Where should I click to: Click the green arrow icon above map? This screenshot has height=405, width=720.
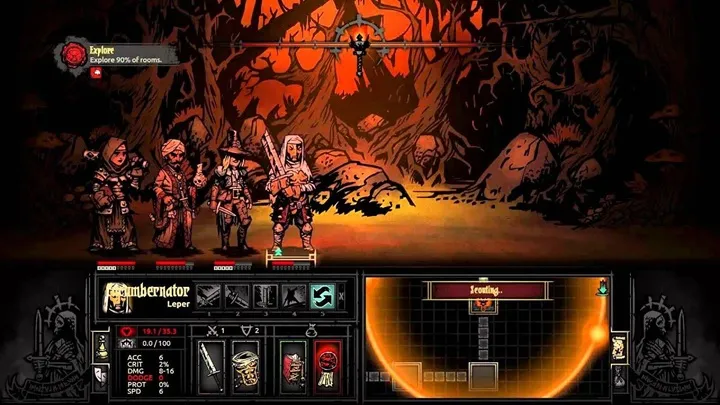[x=600, y=287]
